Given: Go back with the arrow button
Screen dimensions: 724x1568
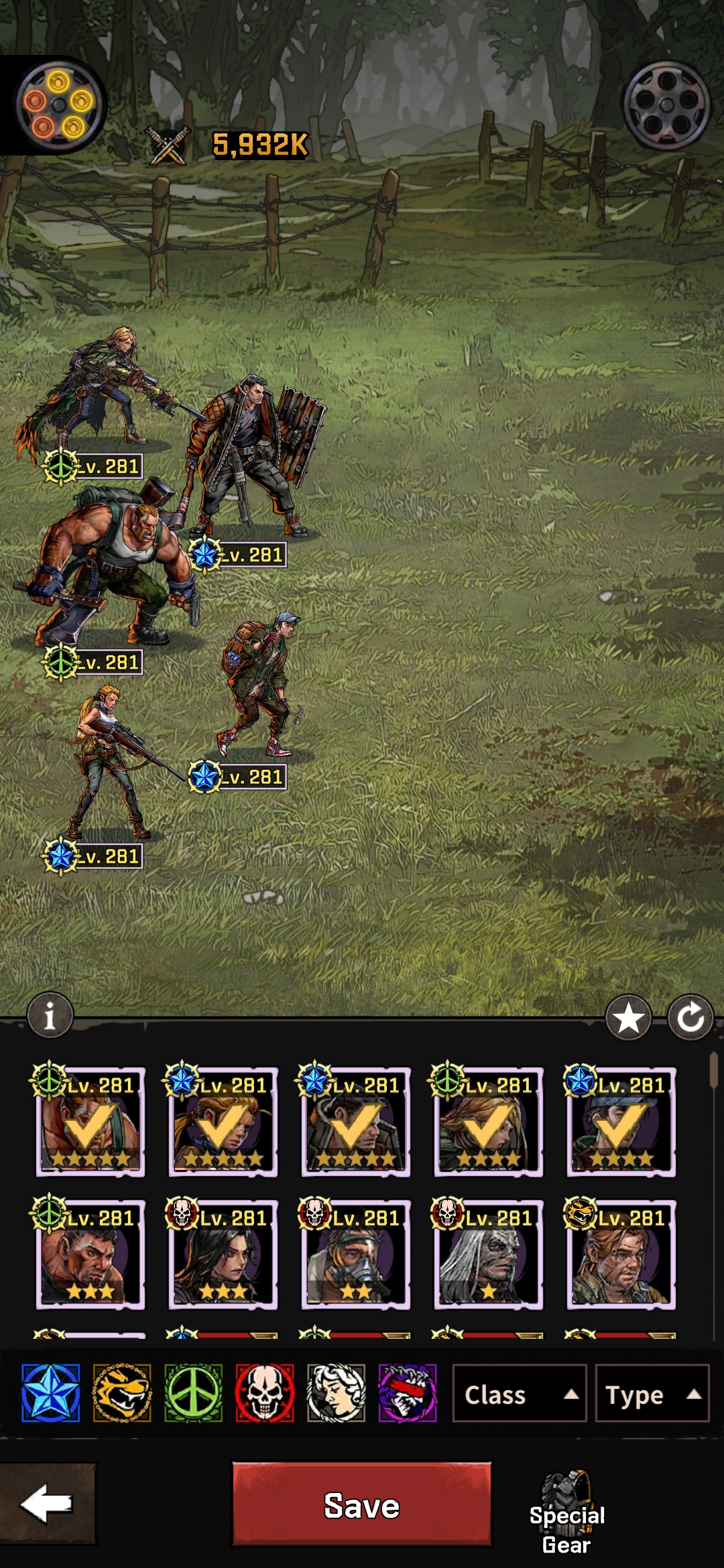Looking at the screenshot, I should pos(47,1503).
